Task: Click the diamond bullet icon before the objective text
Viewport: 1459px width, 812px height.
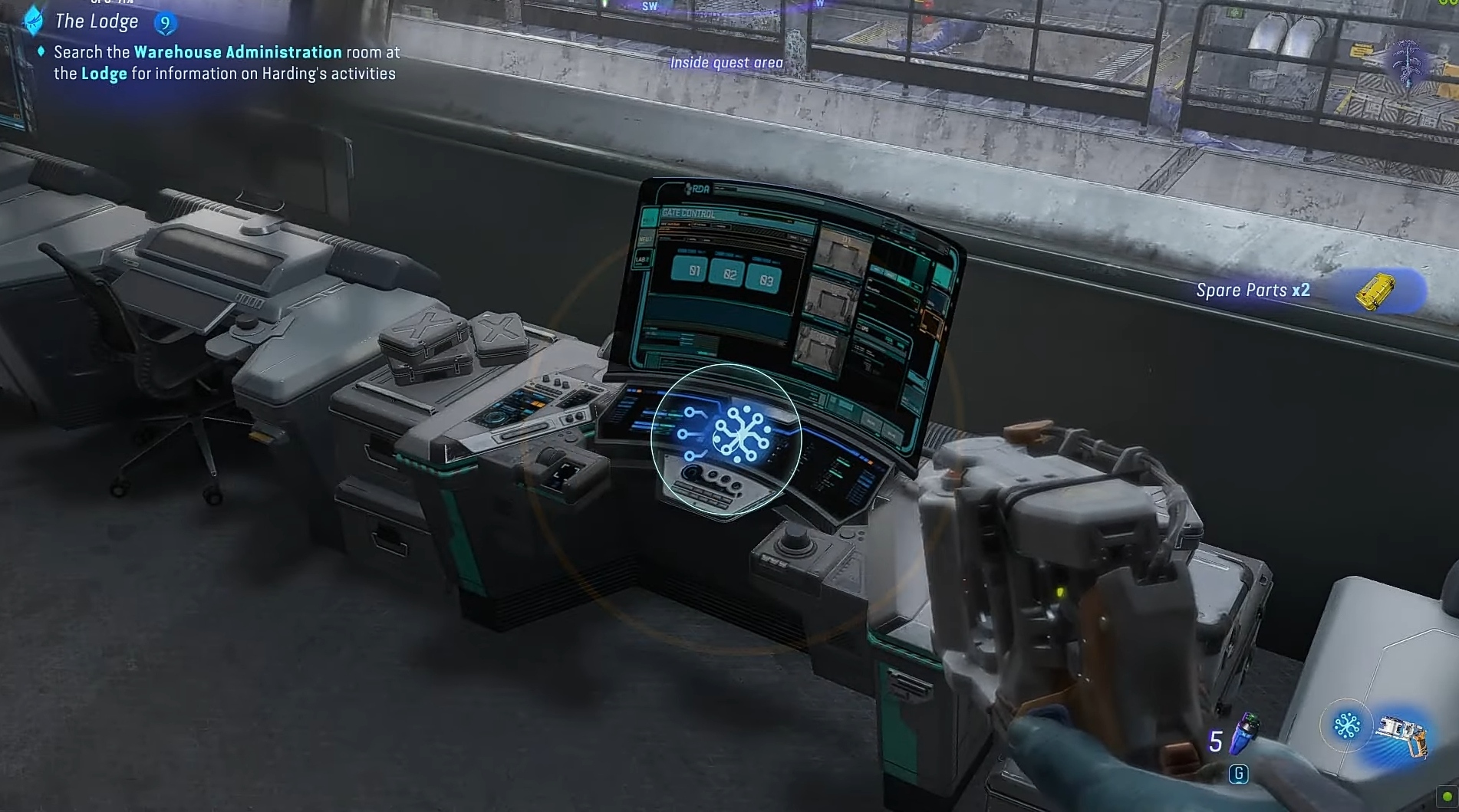Action: [x=41, y=52]
